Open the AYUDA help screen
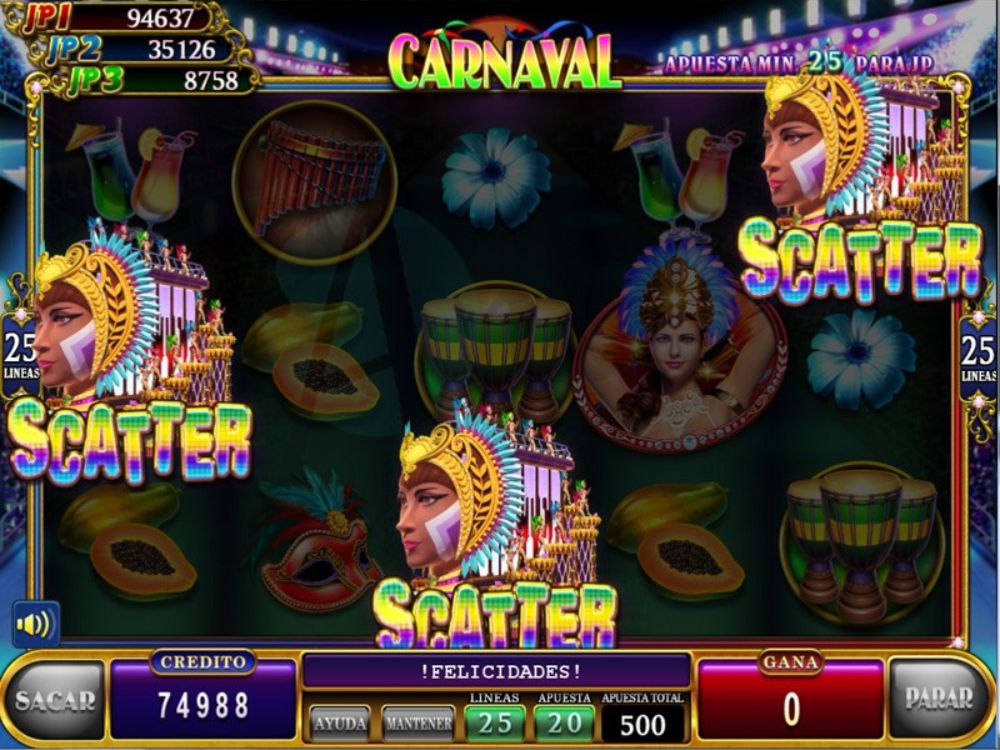 click(339, 722)
